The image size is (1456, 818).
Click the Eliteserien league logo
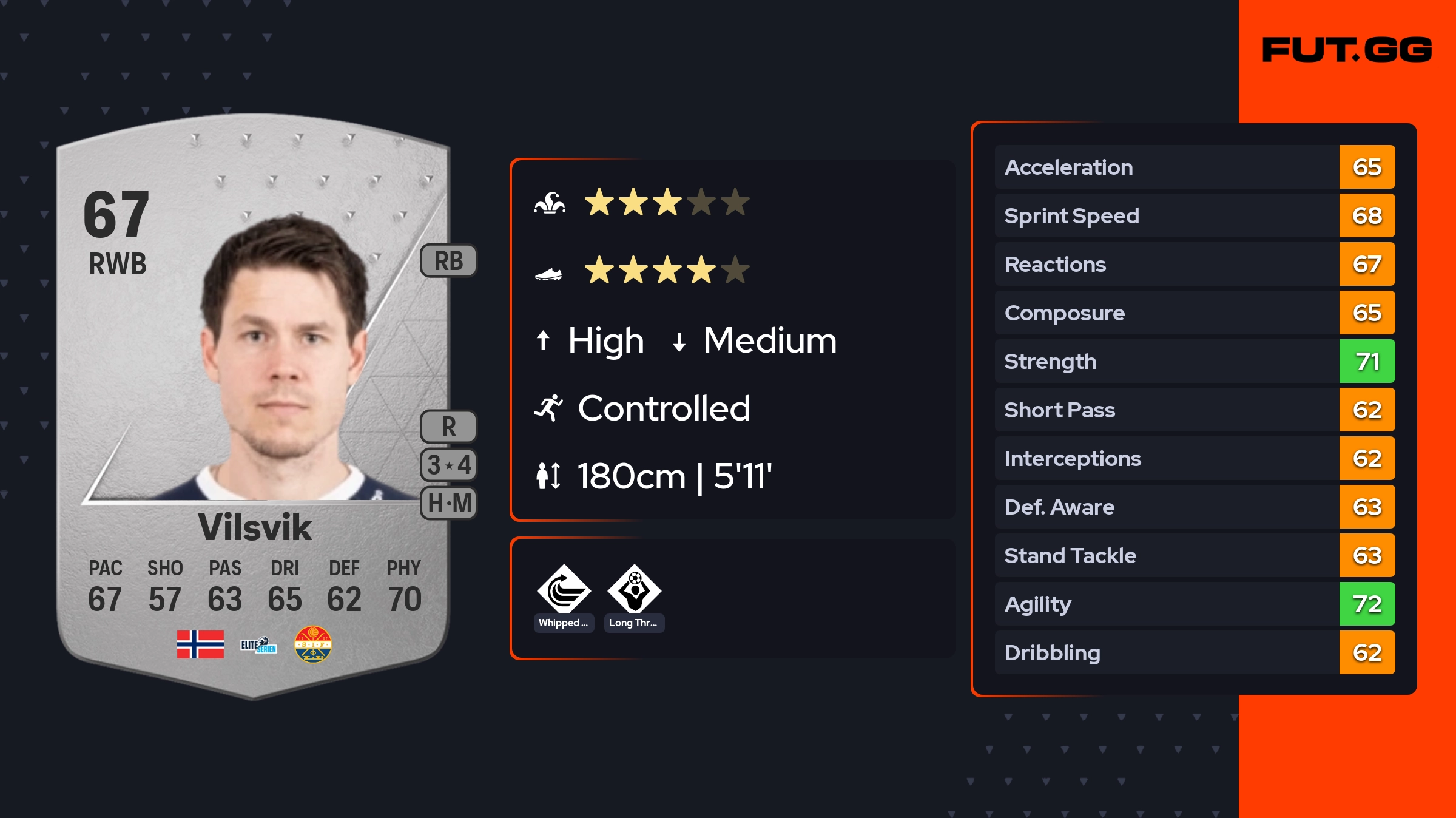(258, 644)
